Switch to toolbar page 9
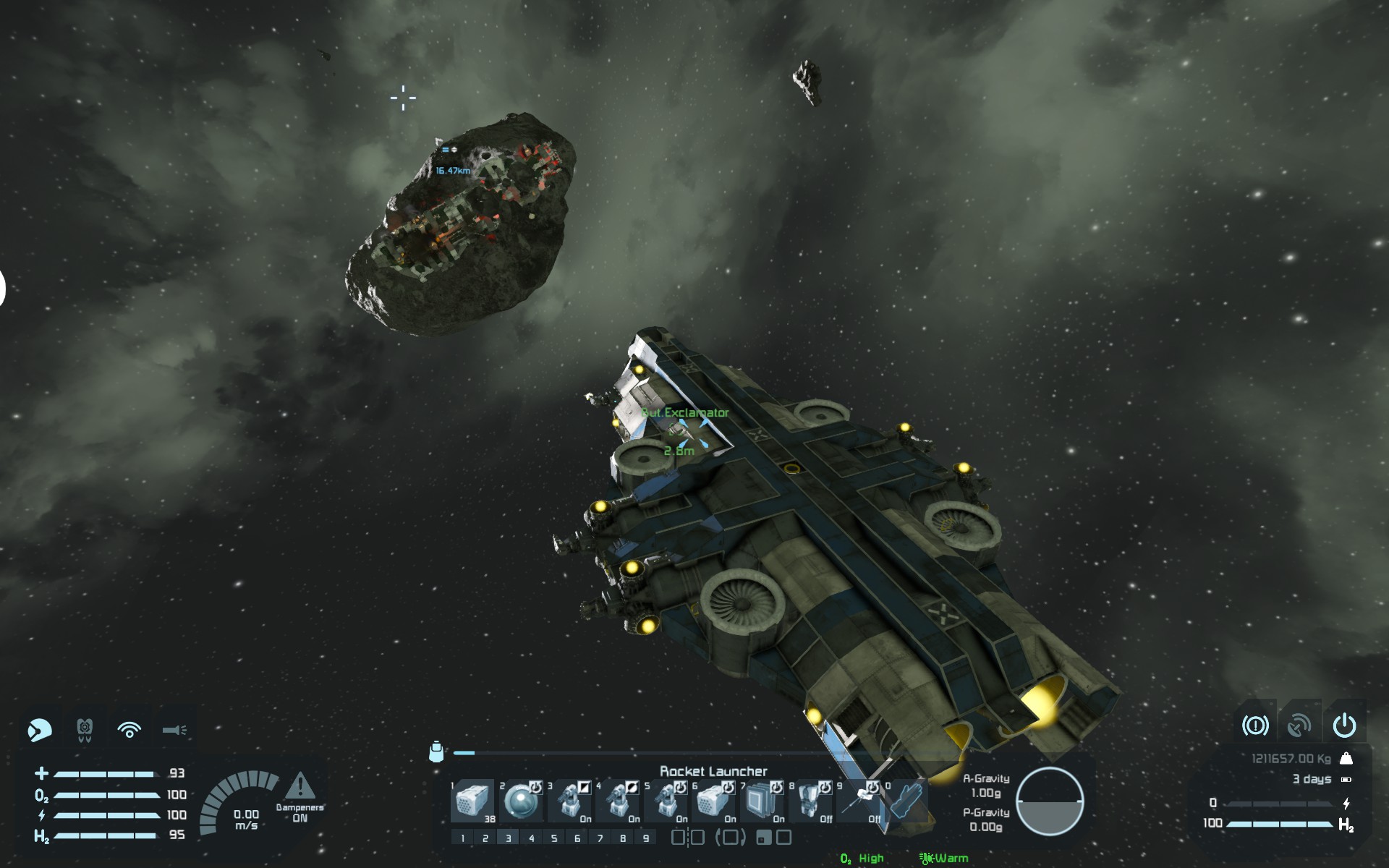 [646, 838]
